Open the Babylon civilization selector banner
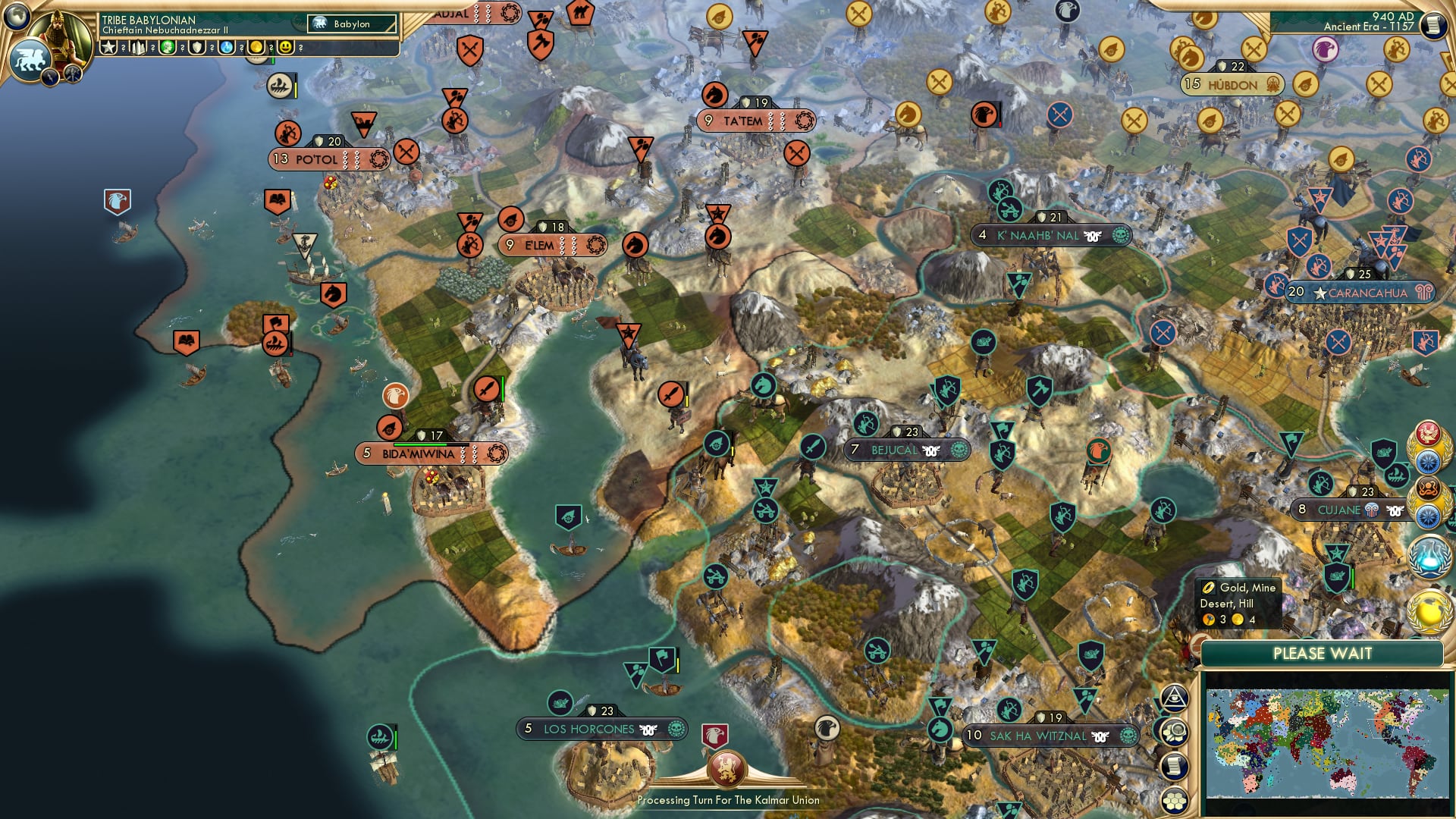 point(350,24)
